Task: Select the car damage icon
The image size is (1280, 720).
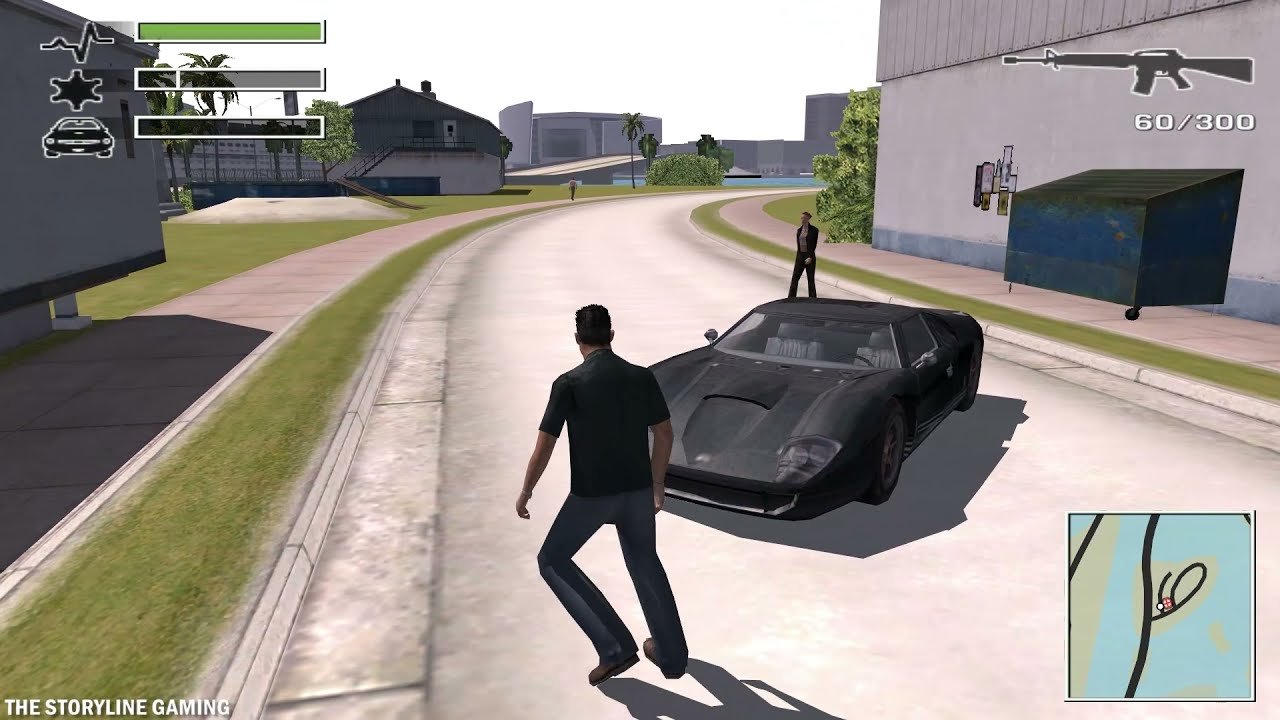Action: pos(75,137)
